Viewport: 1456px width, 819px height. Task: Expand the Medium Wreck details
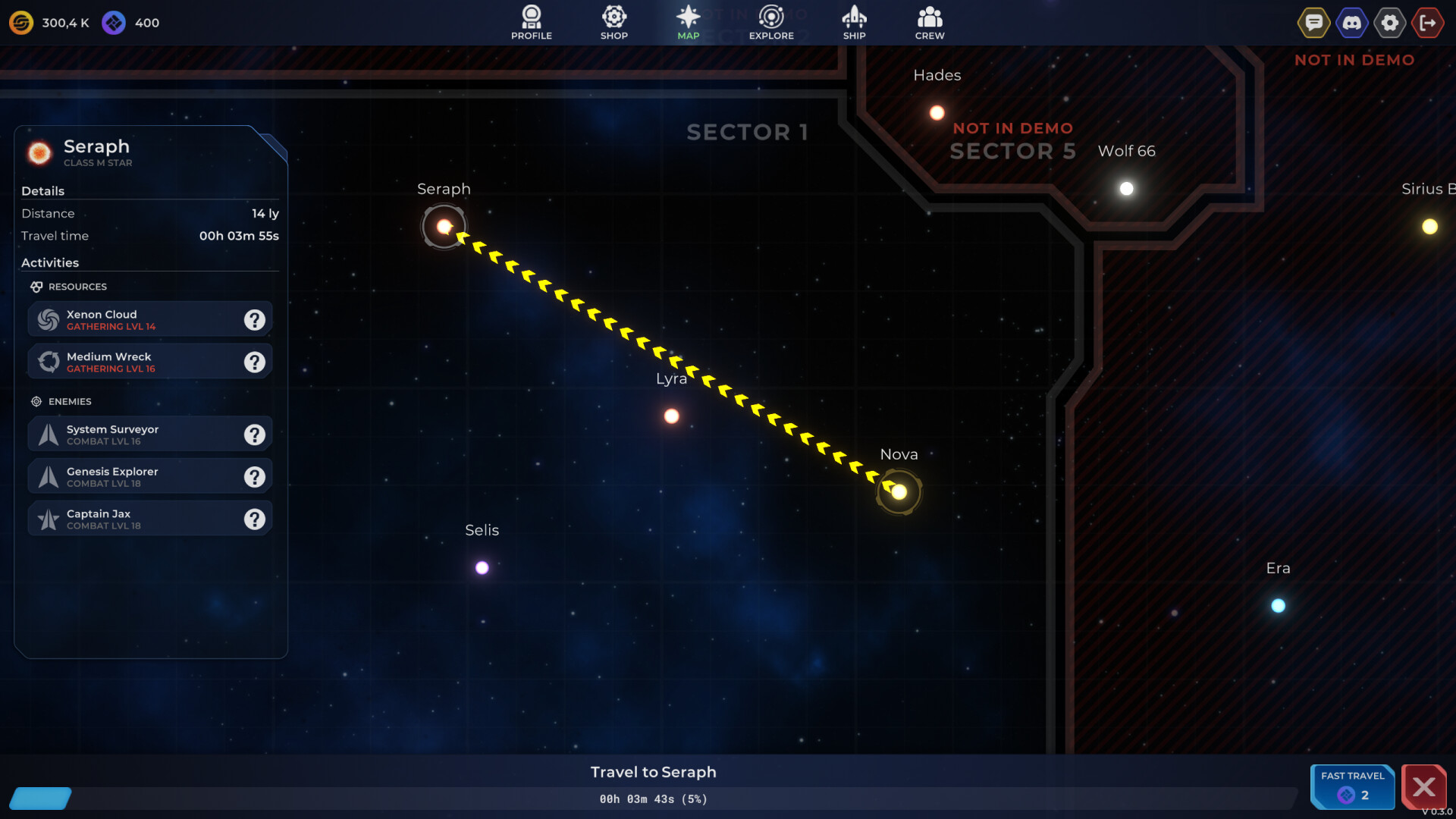254,362
